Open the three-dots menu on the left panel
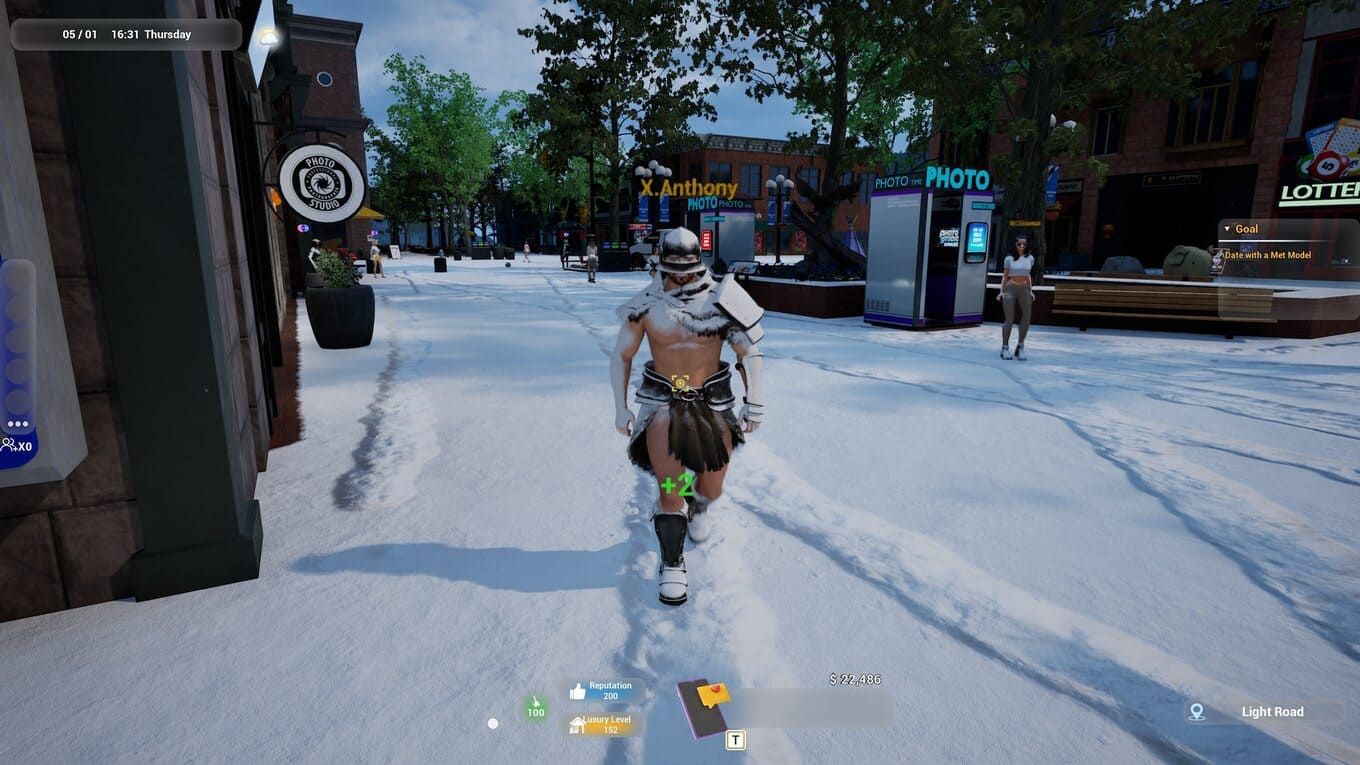The width and height of the screenshot is (1360, 765). pyautogui.click(x=18, y=424)
